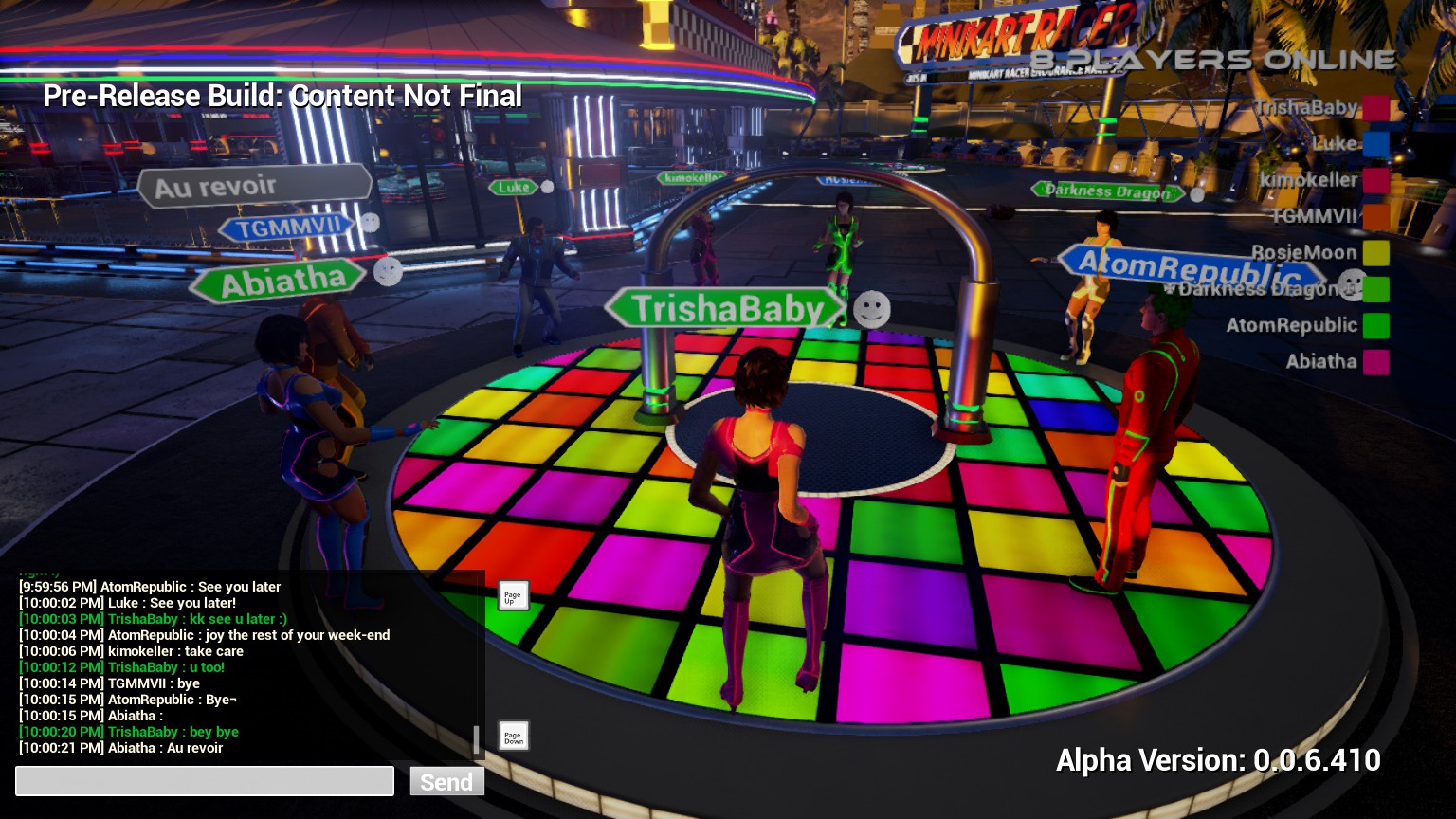The height and width of the screenshot is (819, 1456).
Task: Select TrishaBaby in the players online list
Action: [1306, 108]
